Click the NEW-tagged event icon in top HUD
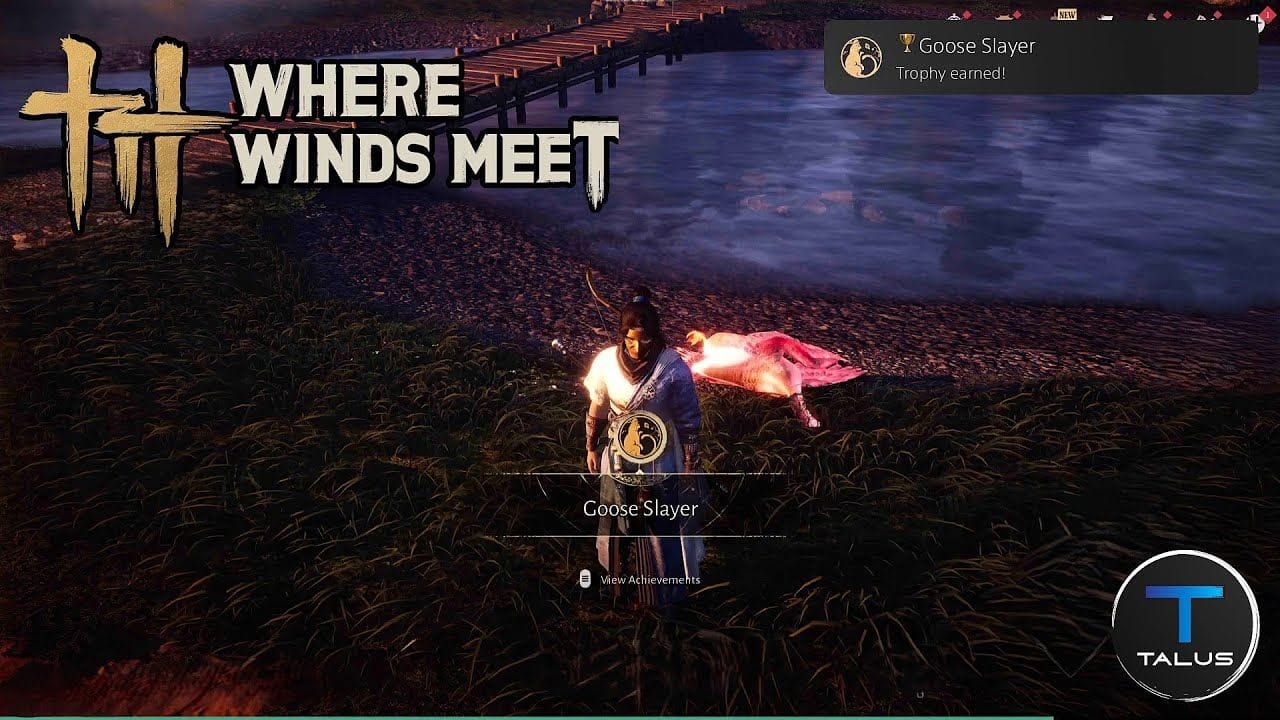Viewport: 1280px width, 720px height. pyautogui.click(x=1055, y=14)
